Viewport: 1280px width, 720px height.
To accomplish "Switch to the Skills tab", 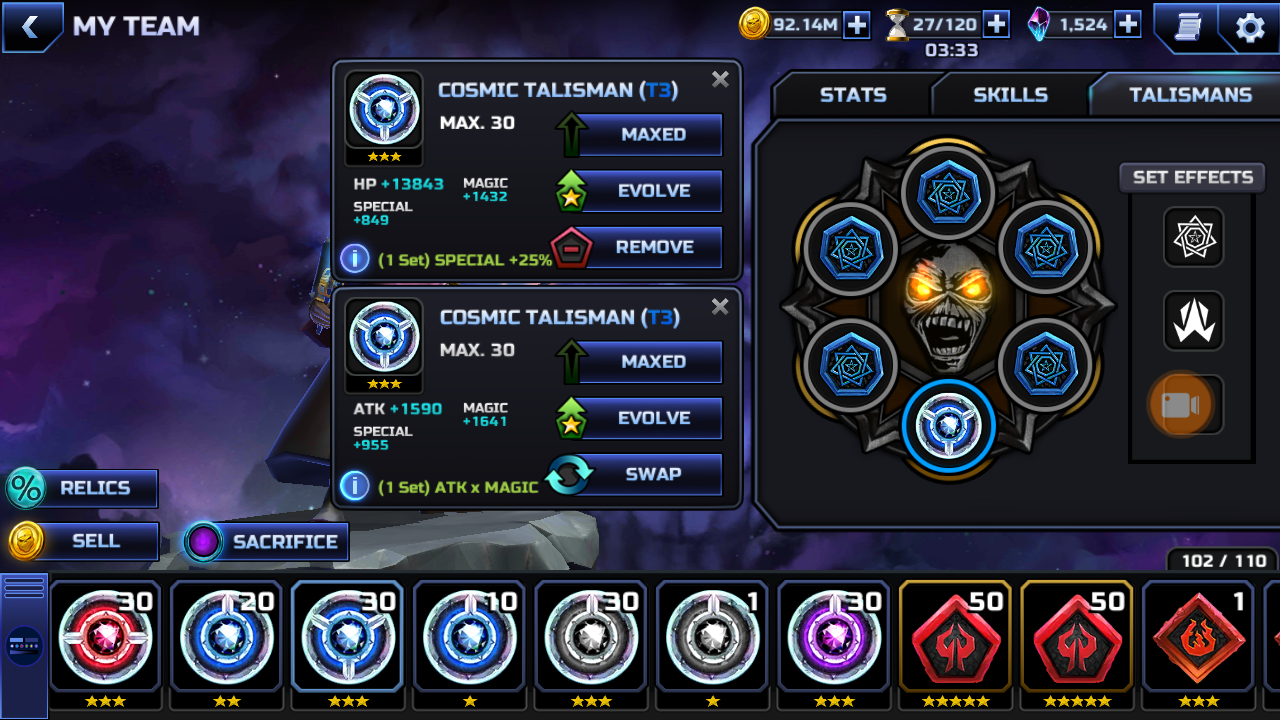I will [x=1010, y=95].
